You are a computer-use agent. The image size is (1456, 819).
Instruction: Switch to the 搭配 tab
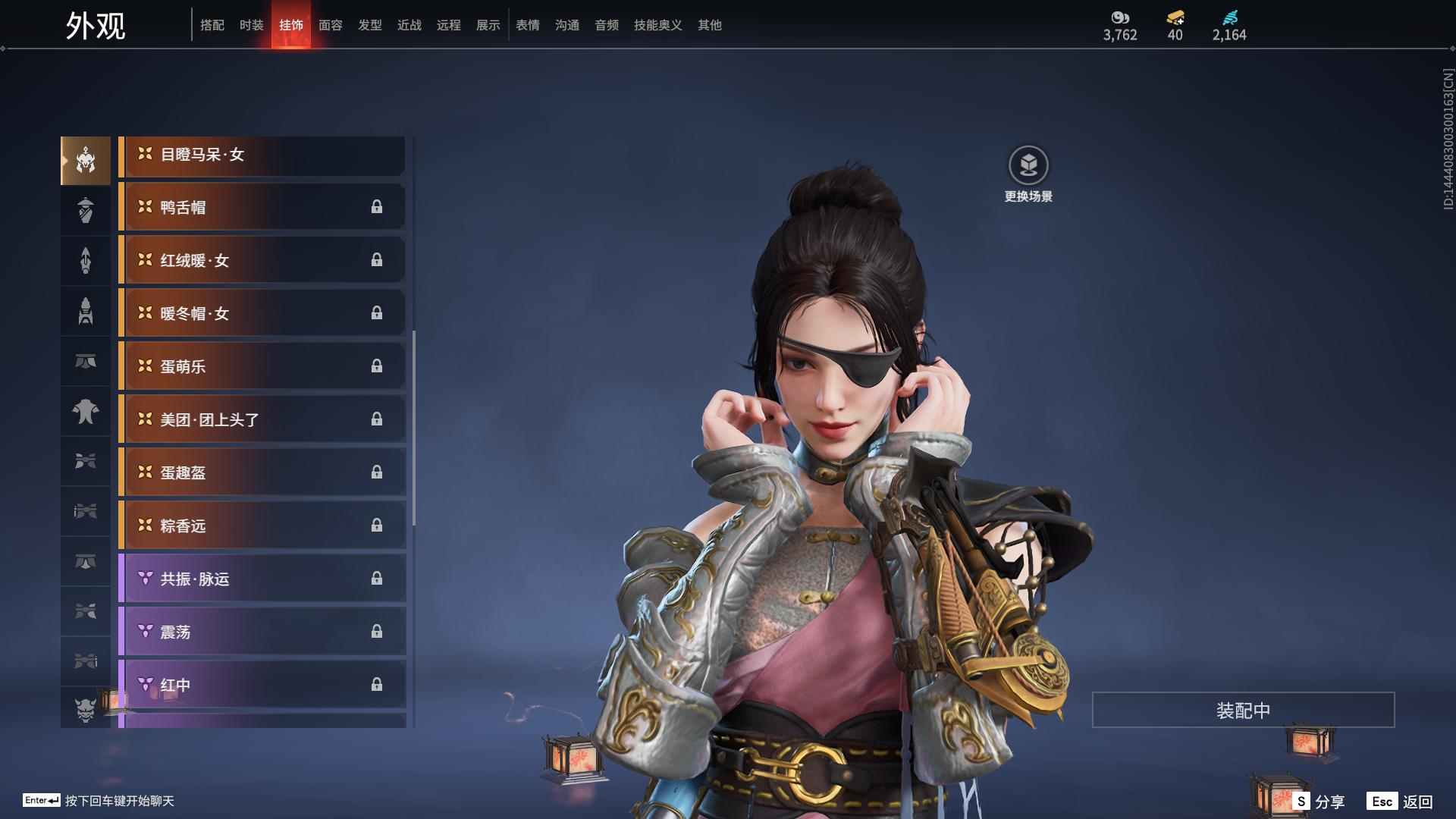pos(212,25)
